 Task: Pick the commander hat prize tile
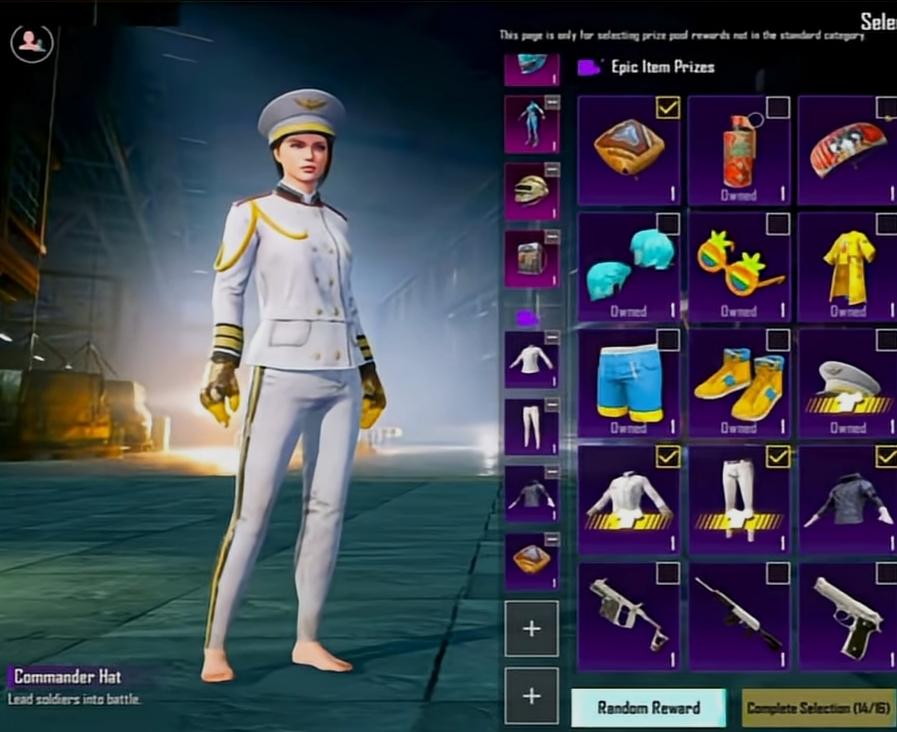point(848,383)
